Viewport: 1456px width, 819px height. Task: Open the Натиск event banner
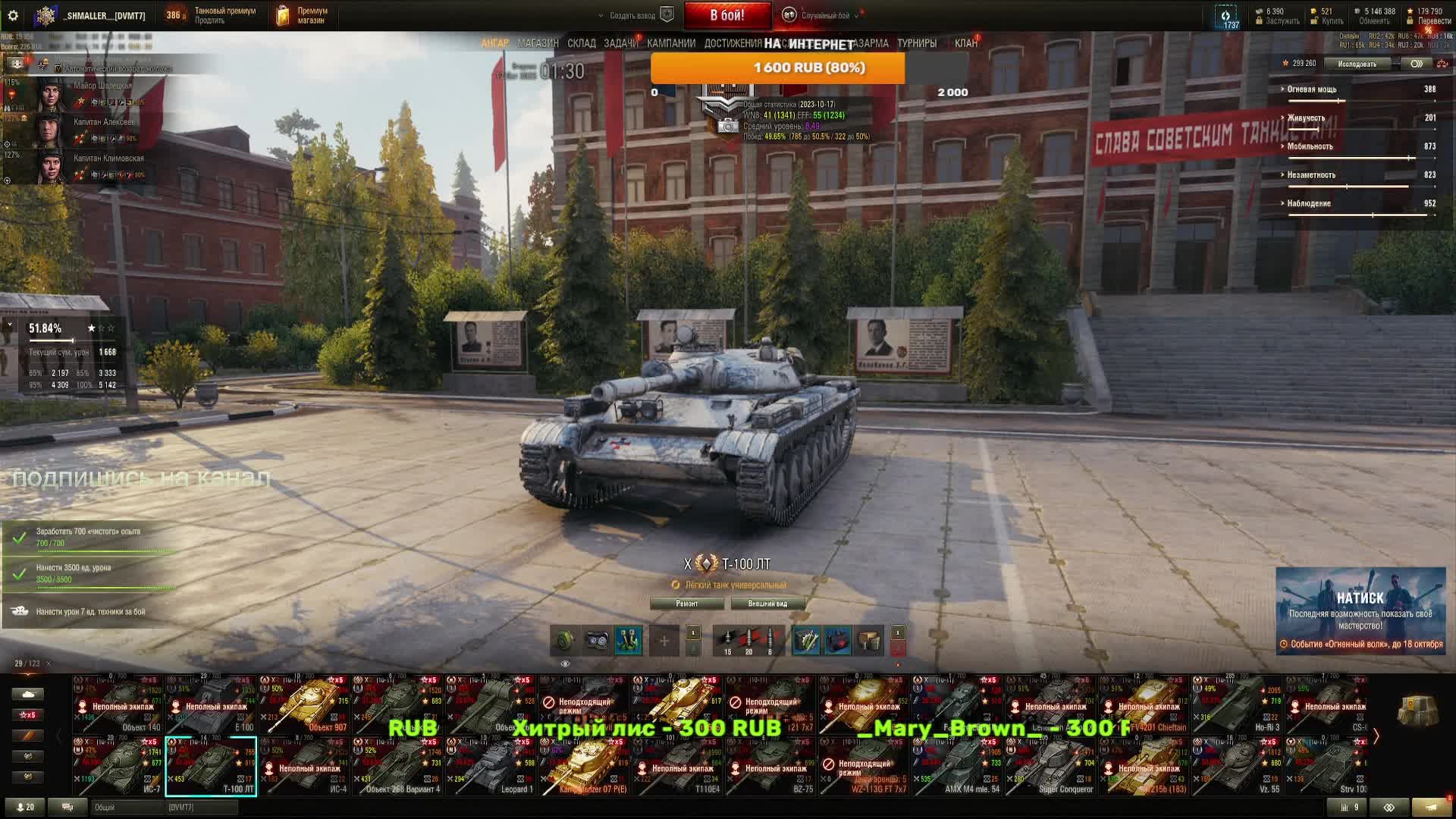(x=1360, y=610)
